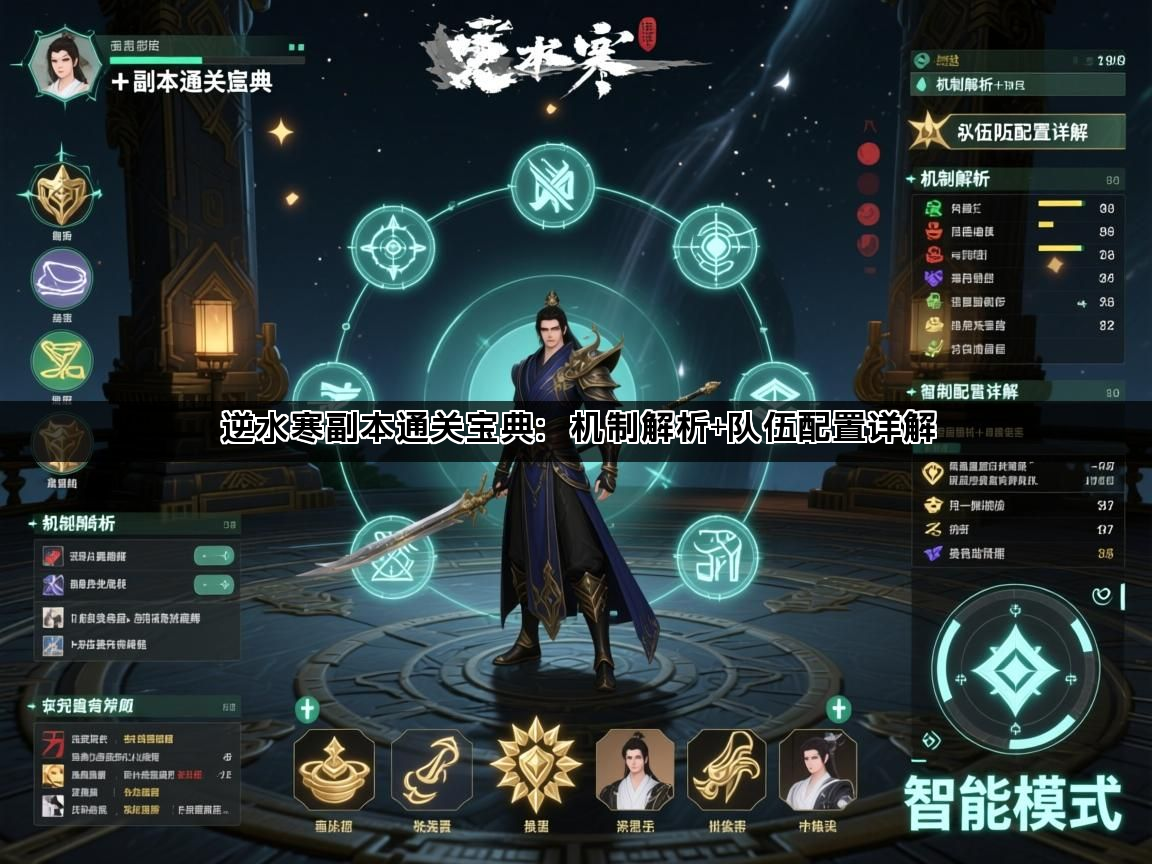Open the diamond compass dial above 智能模式
The width and height of the screenshot is (1152, 864).
(1014, 669)
